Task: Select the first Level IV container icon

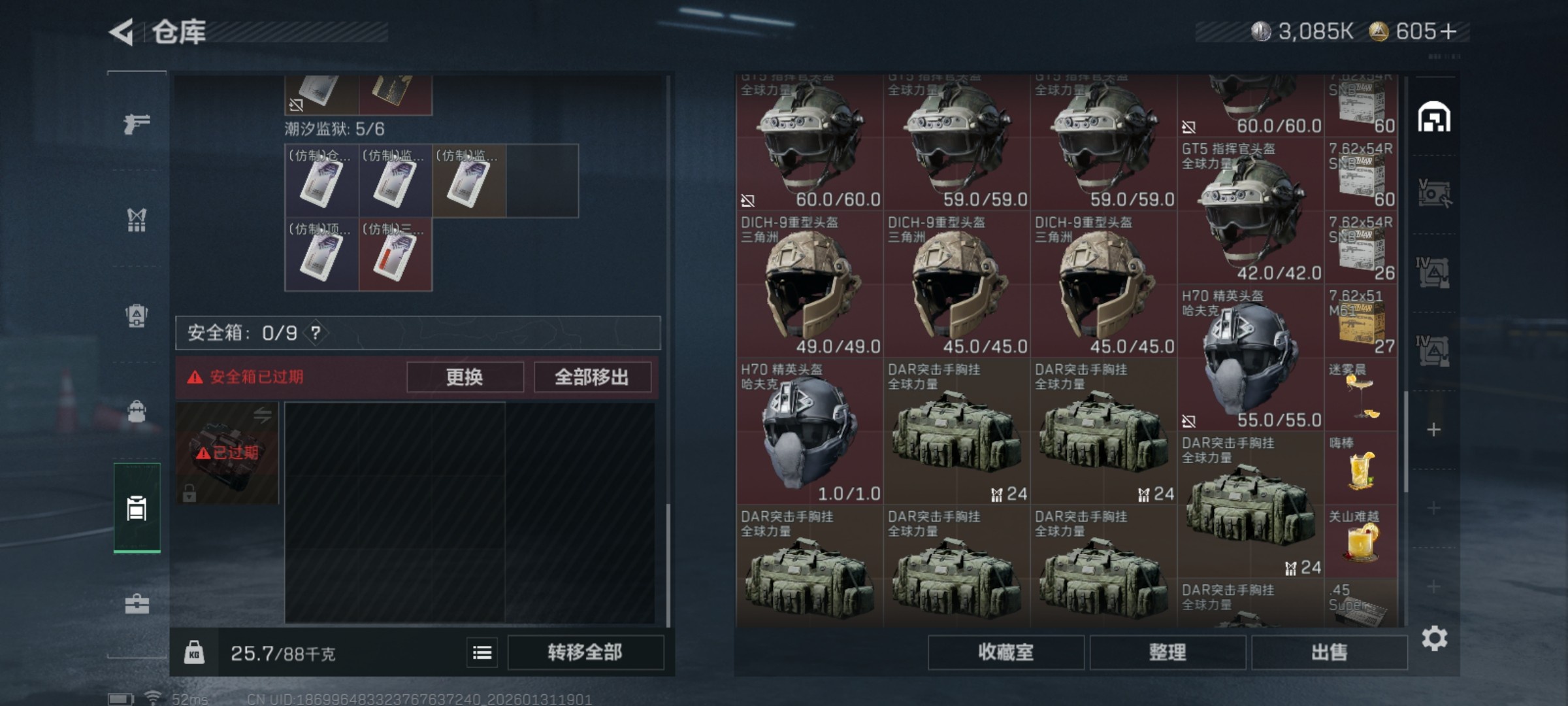Action: pyautogui.click(x=1434, y=271)
